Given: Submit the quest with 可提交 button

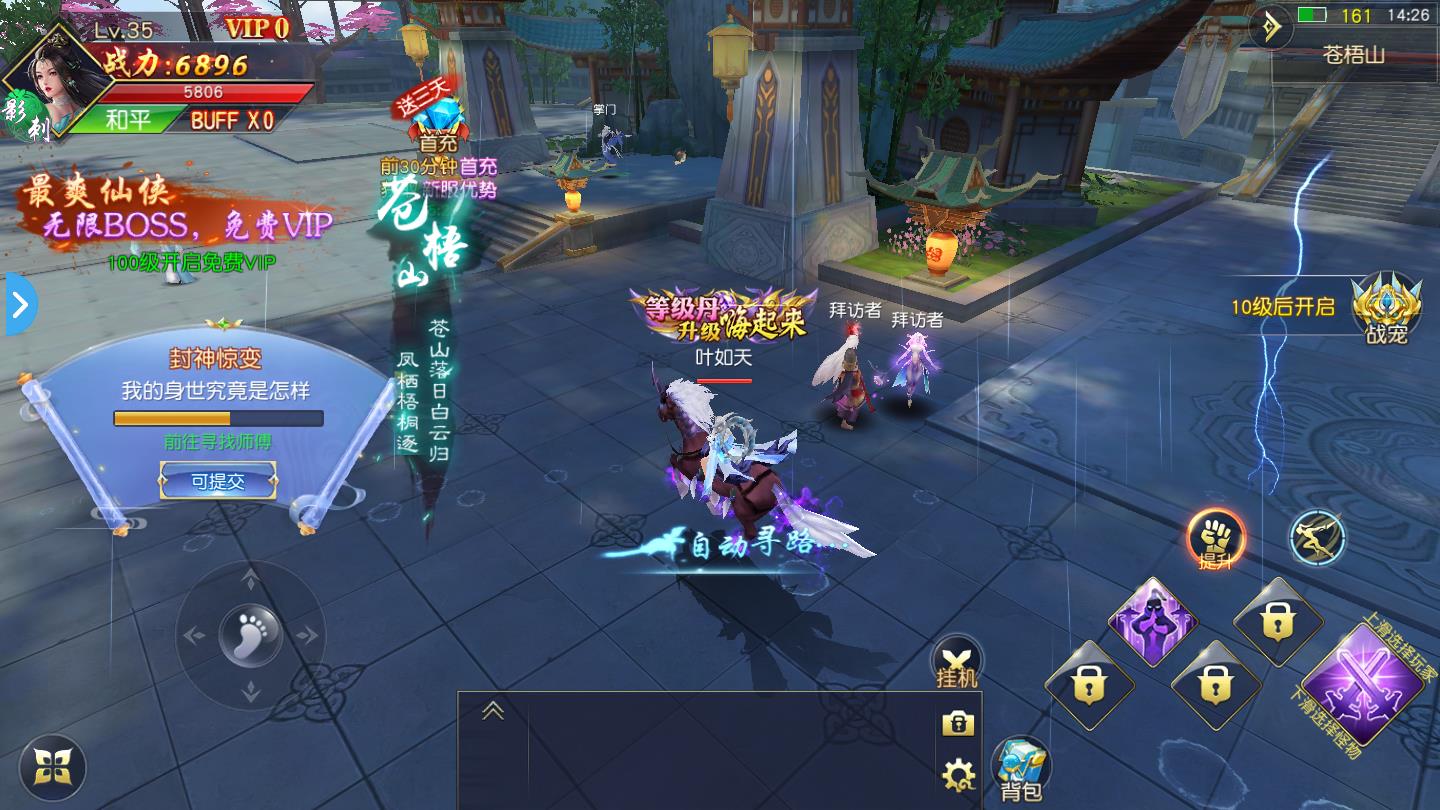Looking at the screenshot, I should click(219, 482).
